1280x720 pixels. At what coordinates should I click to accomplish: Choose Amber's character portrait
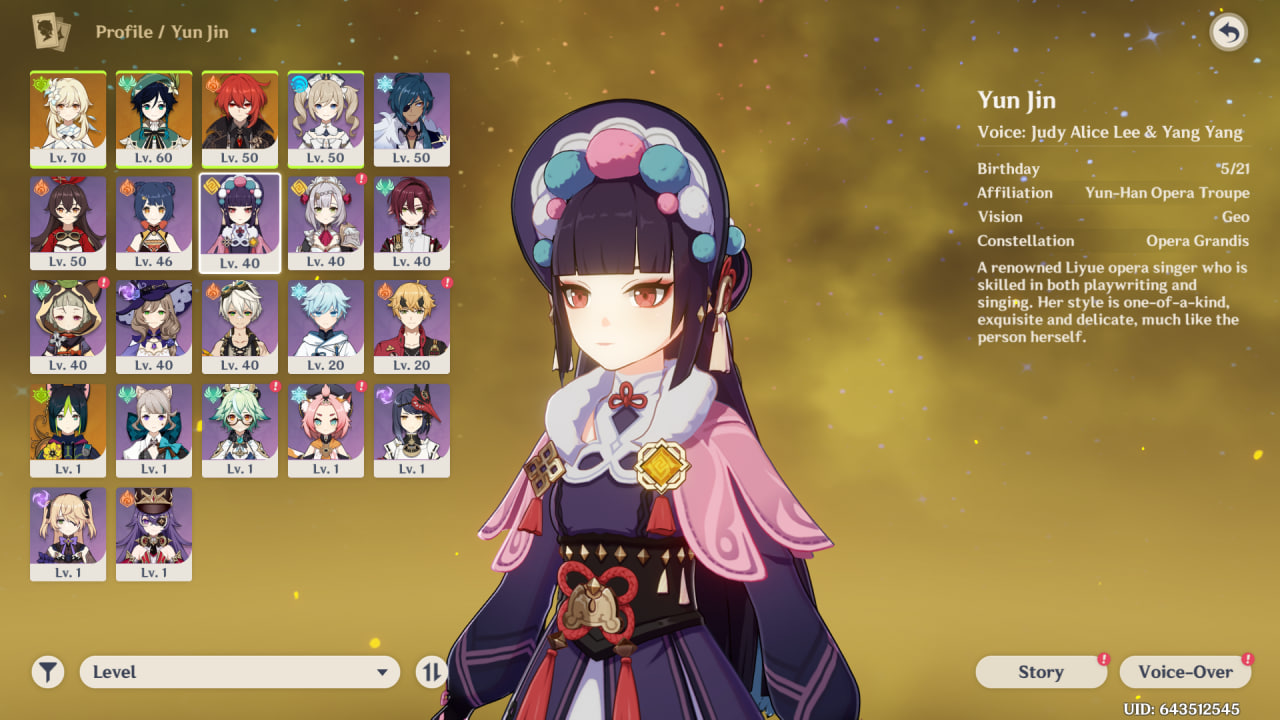click(x=68, y=222)
